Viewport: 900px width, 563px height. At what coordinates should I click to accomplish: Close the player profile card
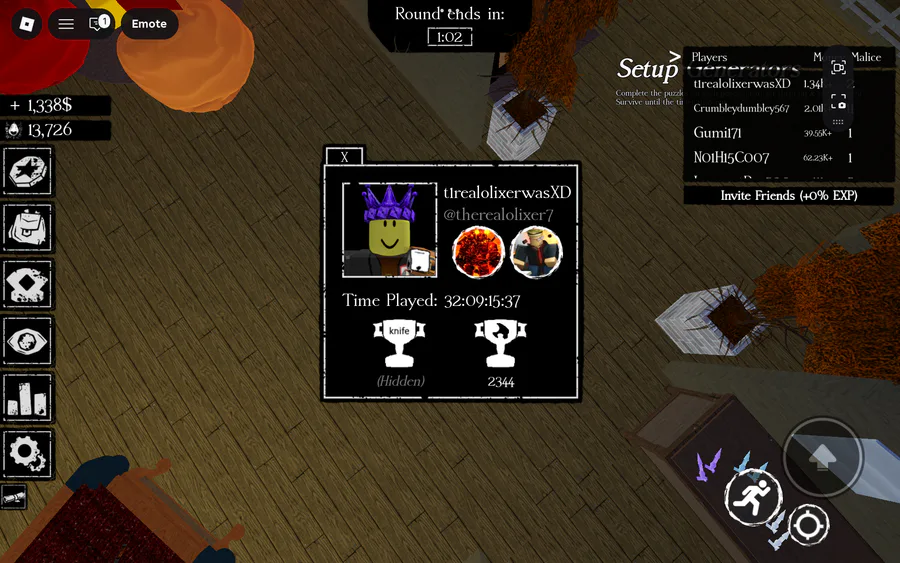point(345,157)
